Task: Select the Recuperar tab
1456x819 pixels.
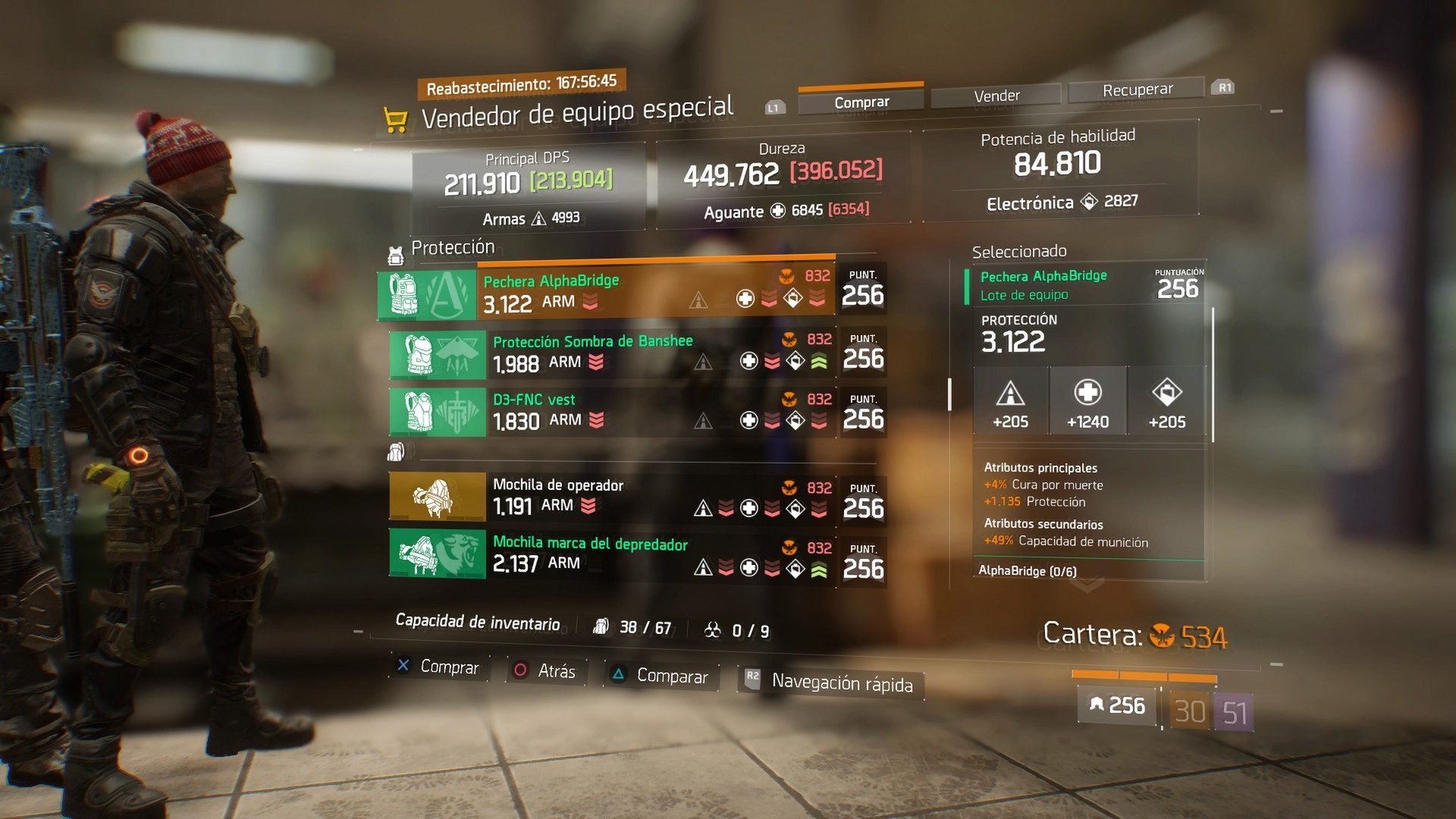Action: [1137, 89]
